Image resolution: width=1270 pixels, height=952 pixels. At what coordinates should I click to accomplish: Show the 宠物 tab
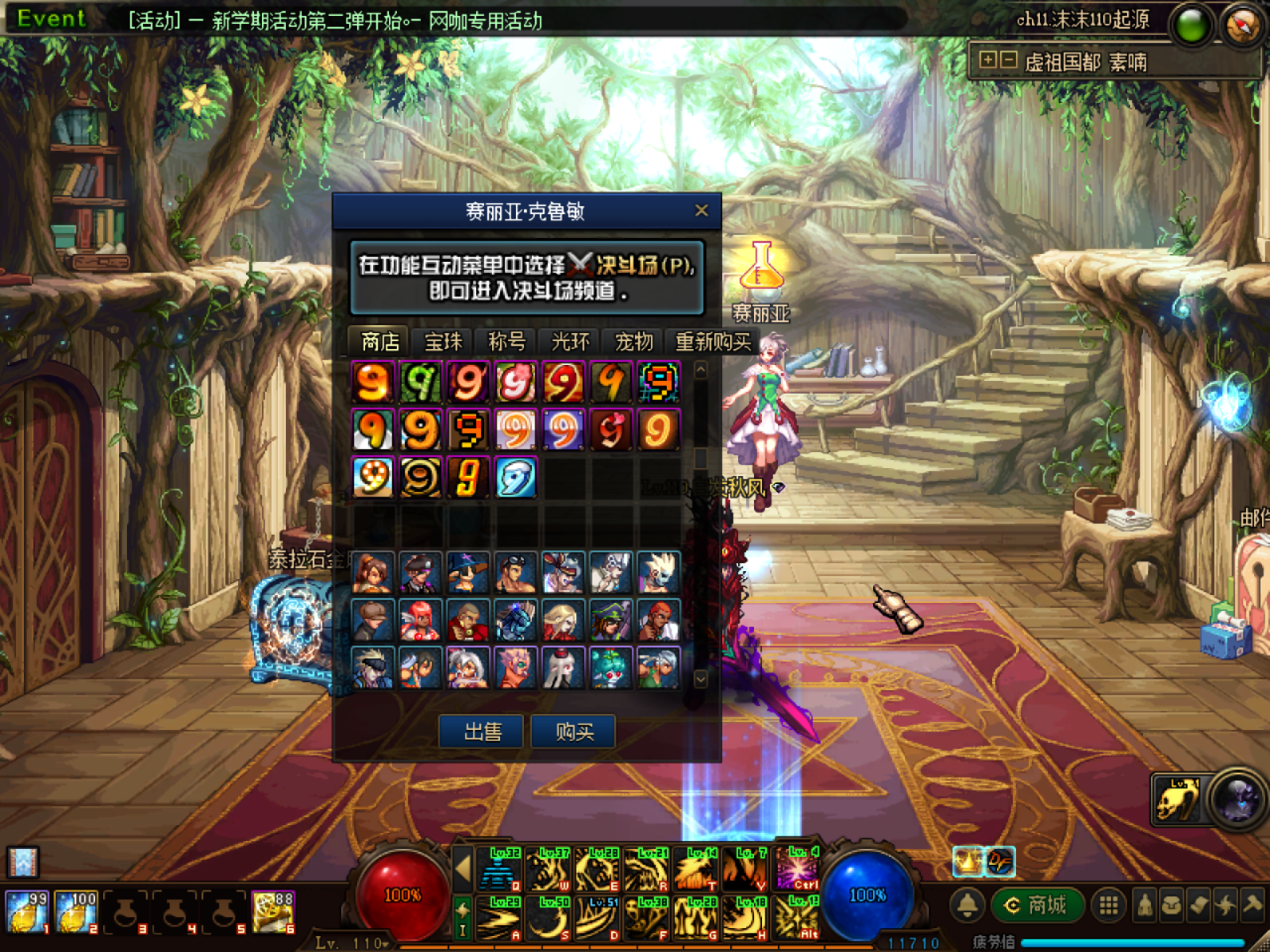point(633,342)
